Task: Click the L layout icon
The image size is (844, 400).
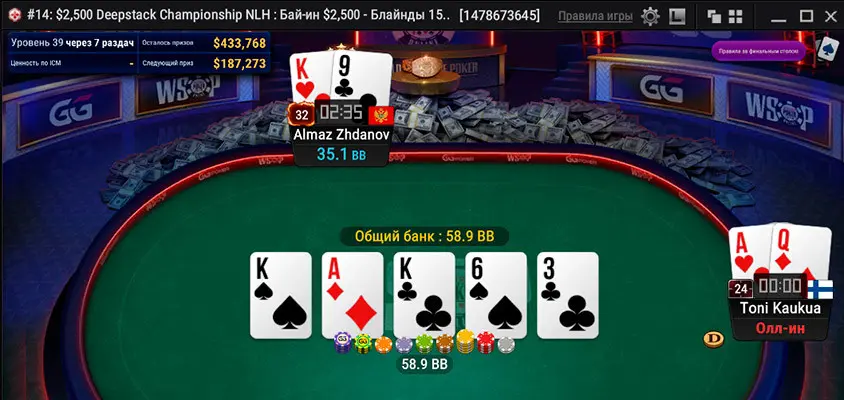Action: point(677,16)
